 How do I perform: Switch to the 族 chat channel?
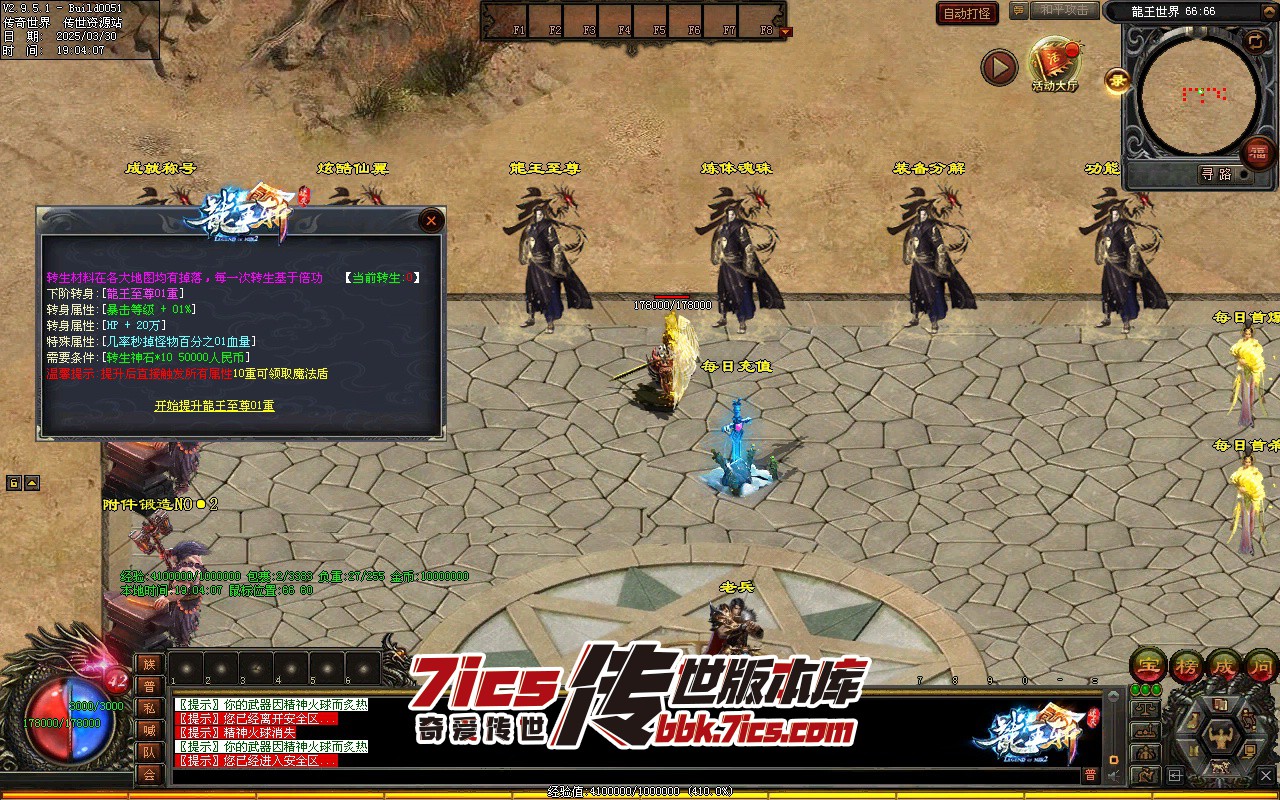click(149, 664)
